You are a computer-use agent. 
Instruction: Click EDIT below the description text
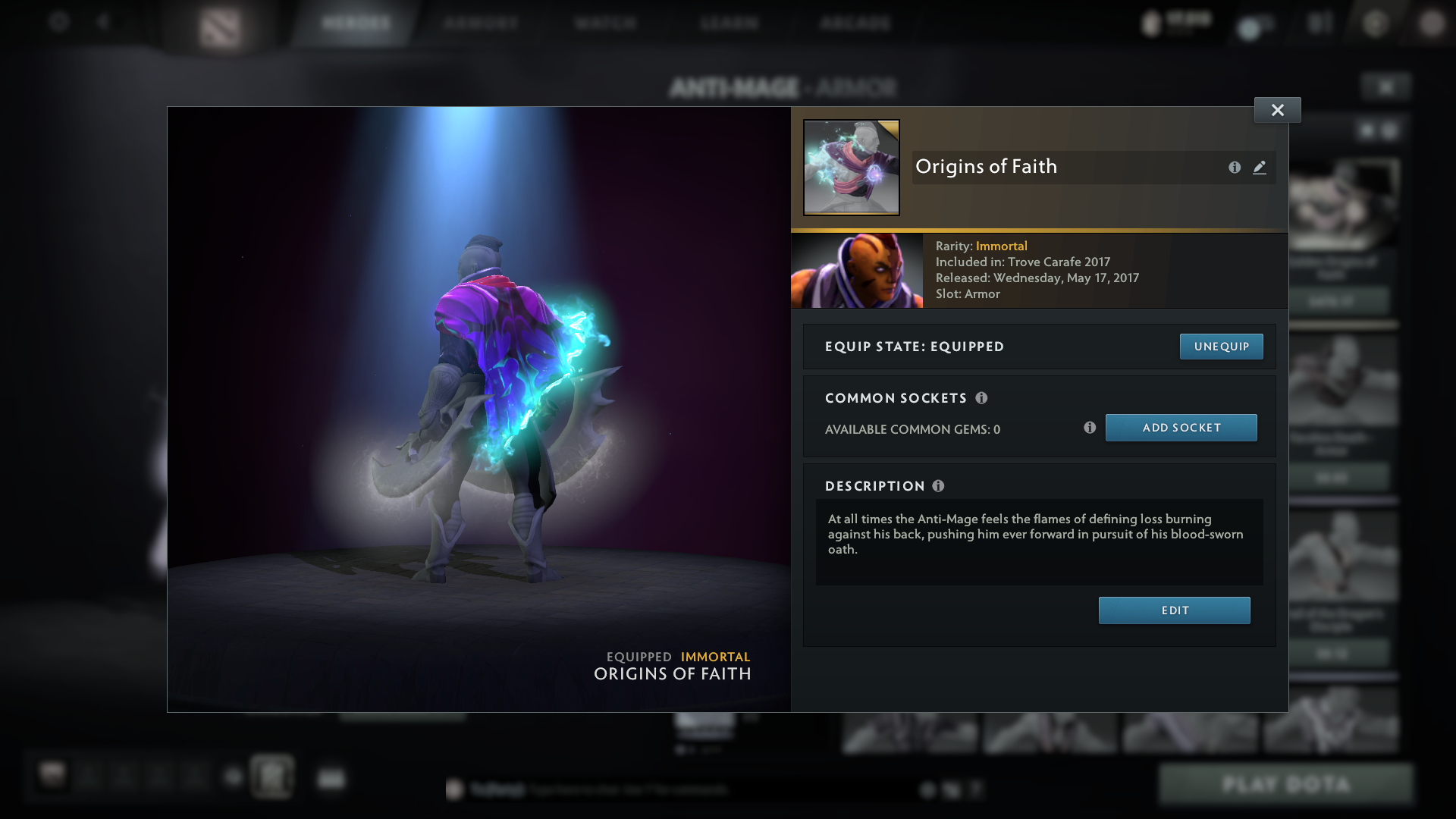click(x=1174, y=610)
